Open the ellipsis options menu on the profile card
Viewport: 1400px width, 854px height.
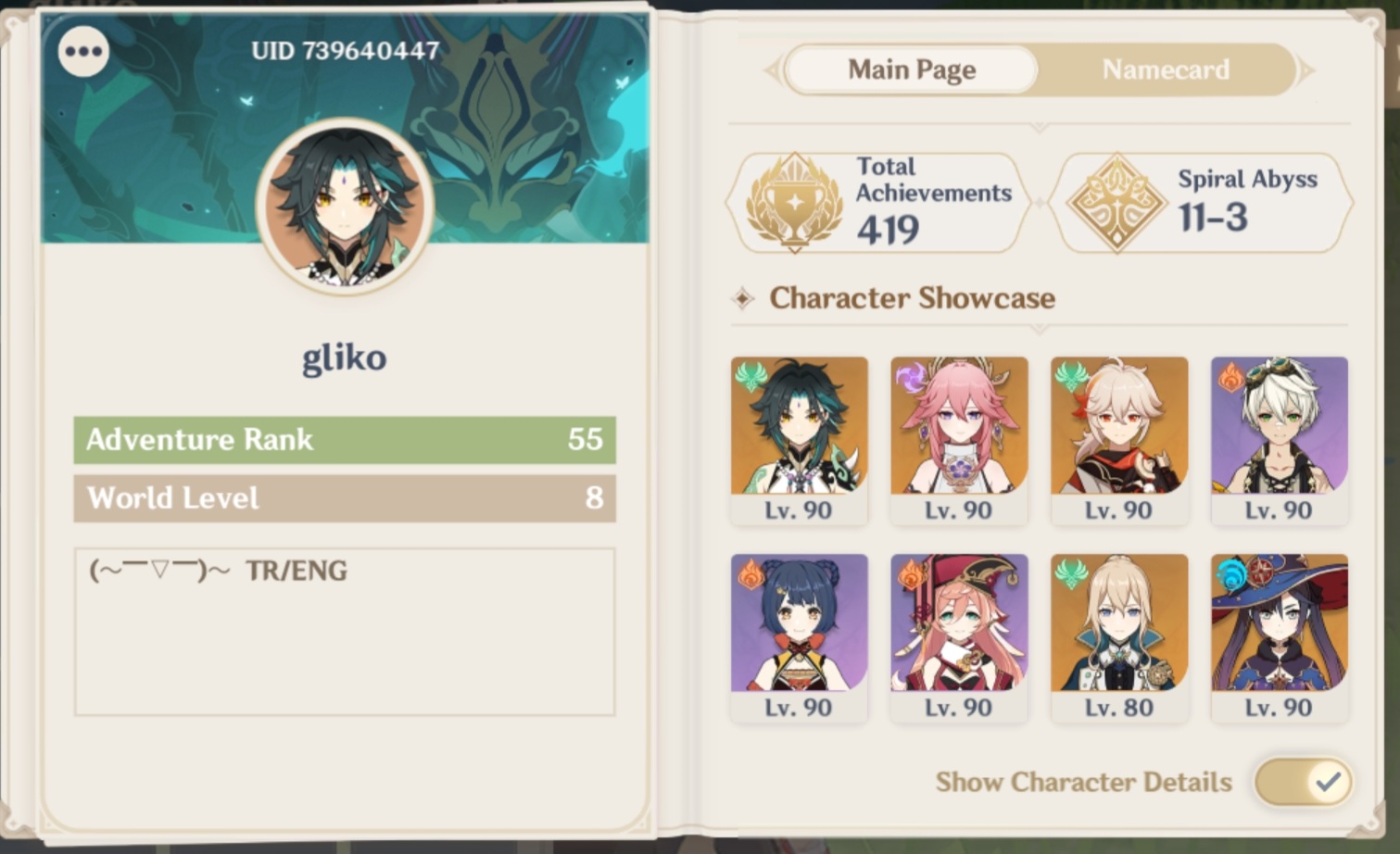click(82, 51)
